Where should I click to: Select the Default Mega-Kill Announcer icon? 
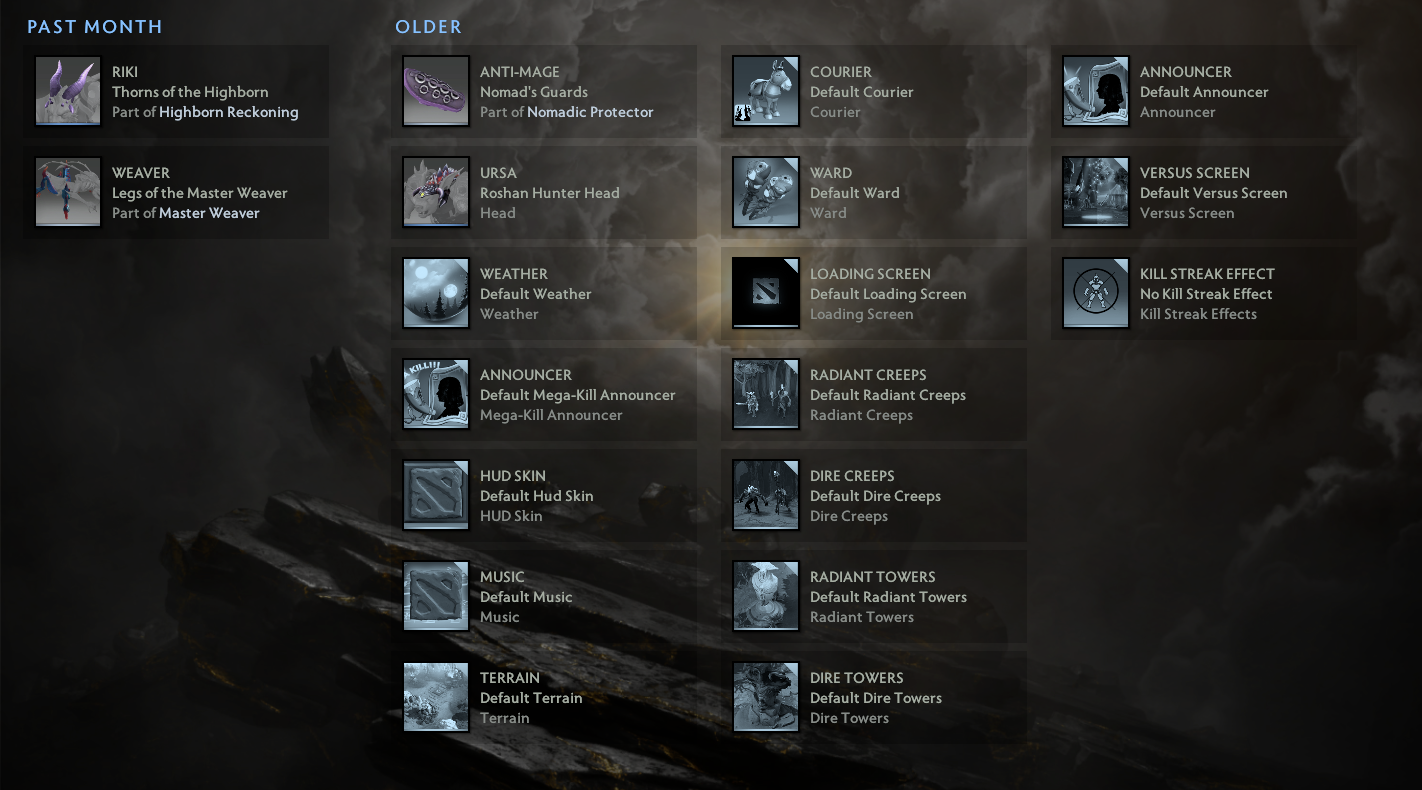pyautogui.click(x=435, y=394)
